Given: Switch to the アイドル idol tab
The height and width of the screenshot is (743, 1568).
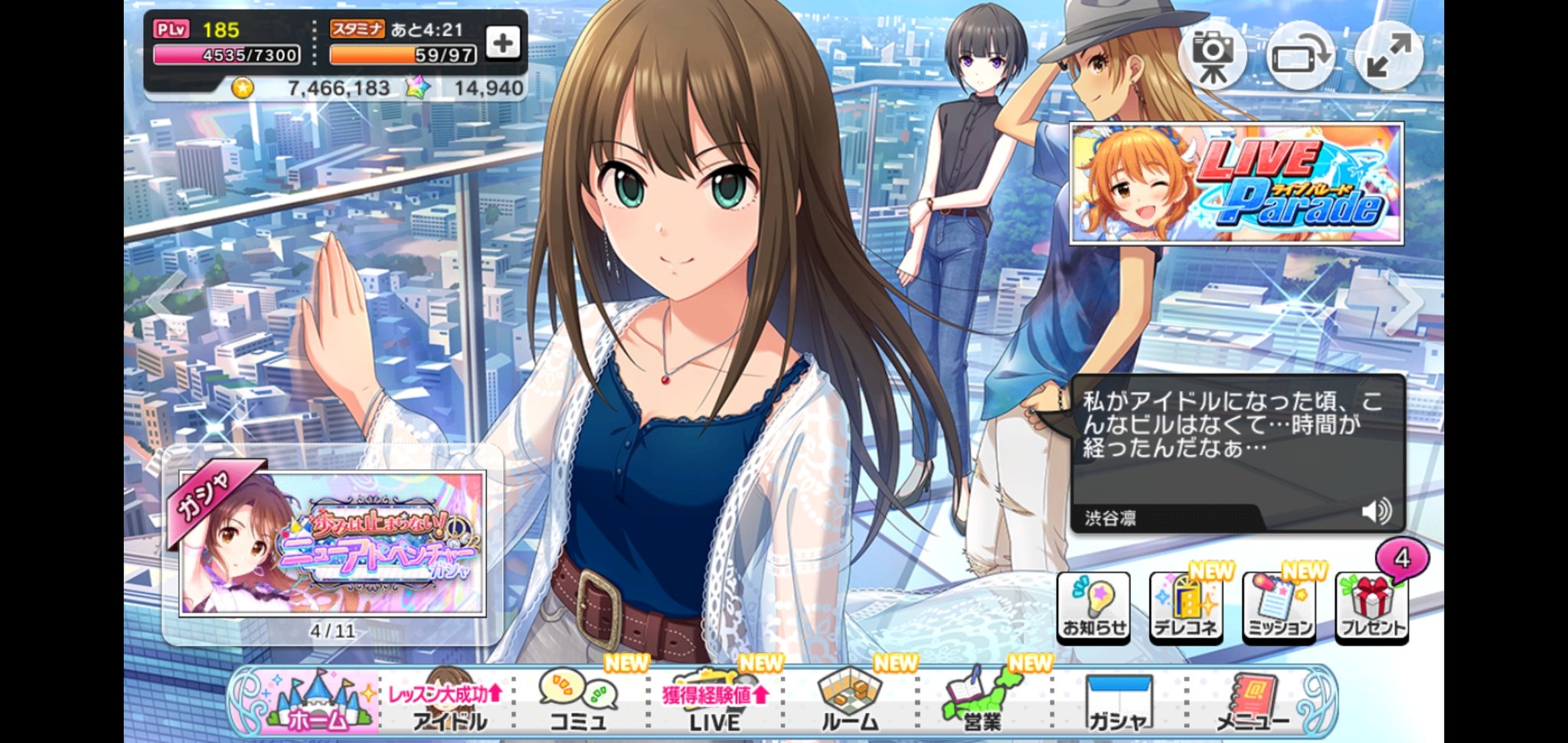Looking at the screenshot, I should pos(449,702).
